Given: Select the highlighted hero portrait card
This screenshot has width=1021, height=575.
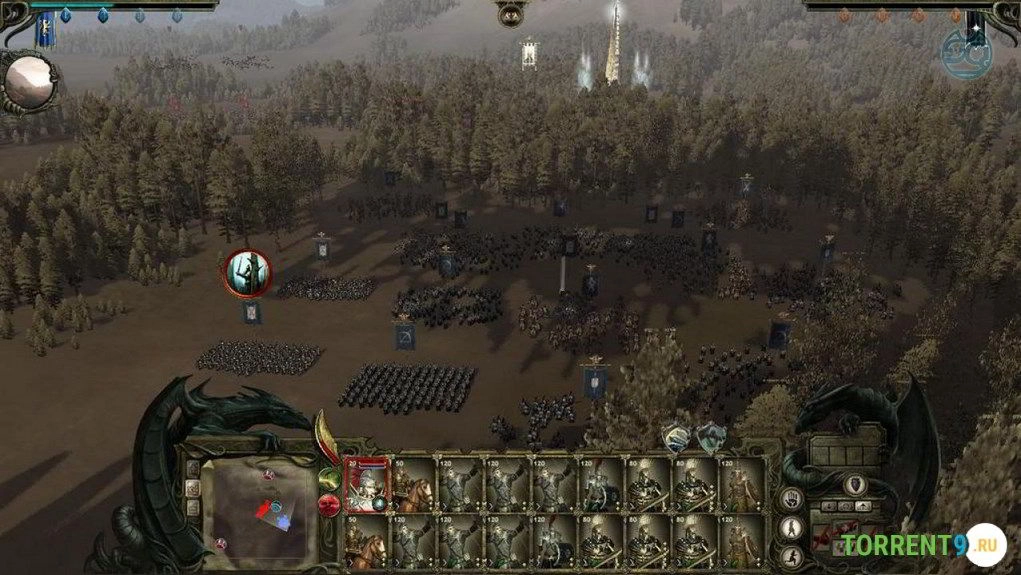Looking at the screenshot, I should coord(366,485).
